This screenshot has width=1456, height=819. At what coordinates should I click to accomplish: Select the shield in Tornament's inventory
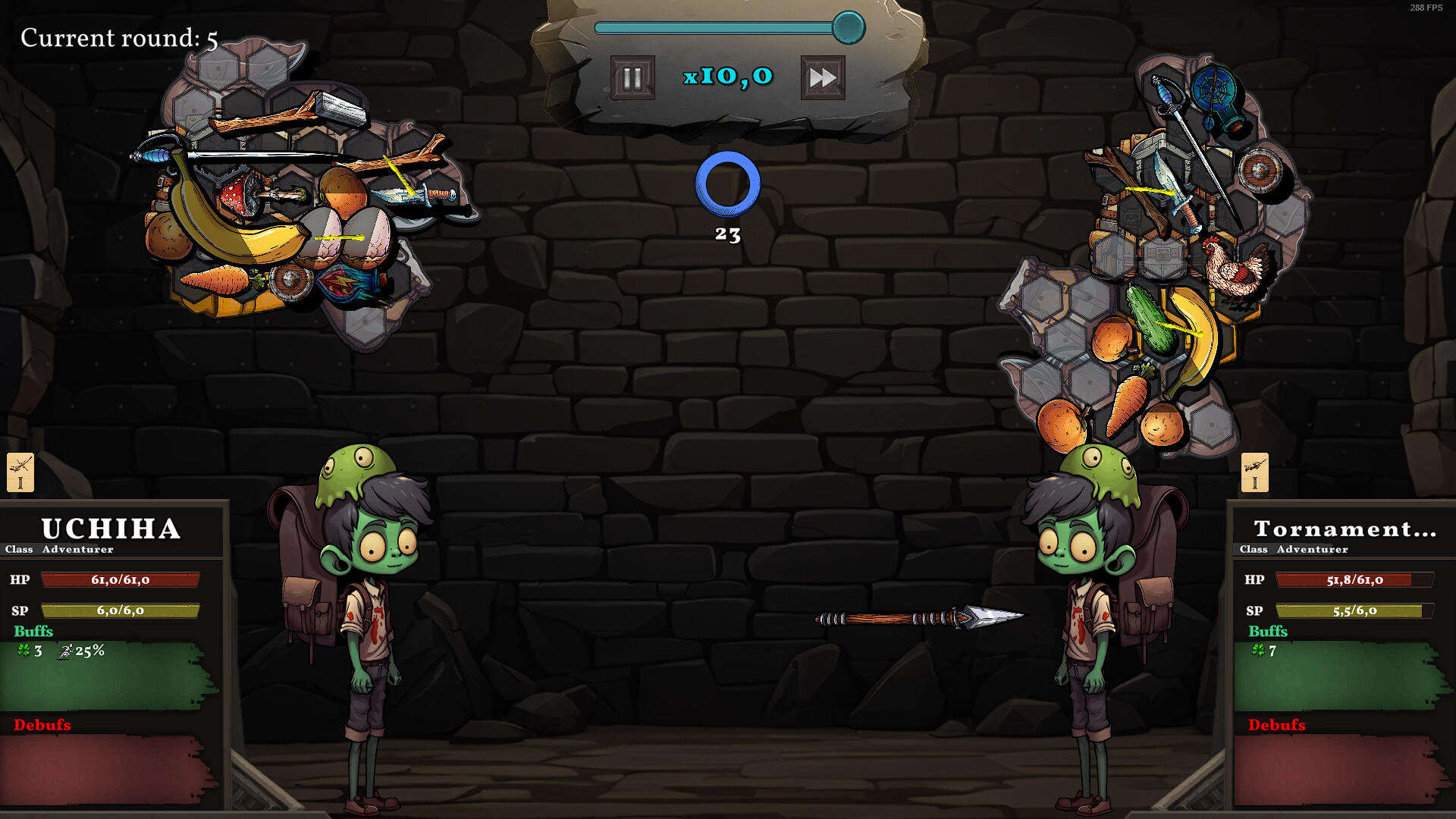point(1260,170)
